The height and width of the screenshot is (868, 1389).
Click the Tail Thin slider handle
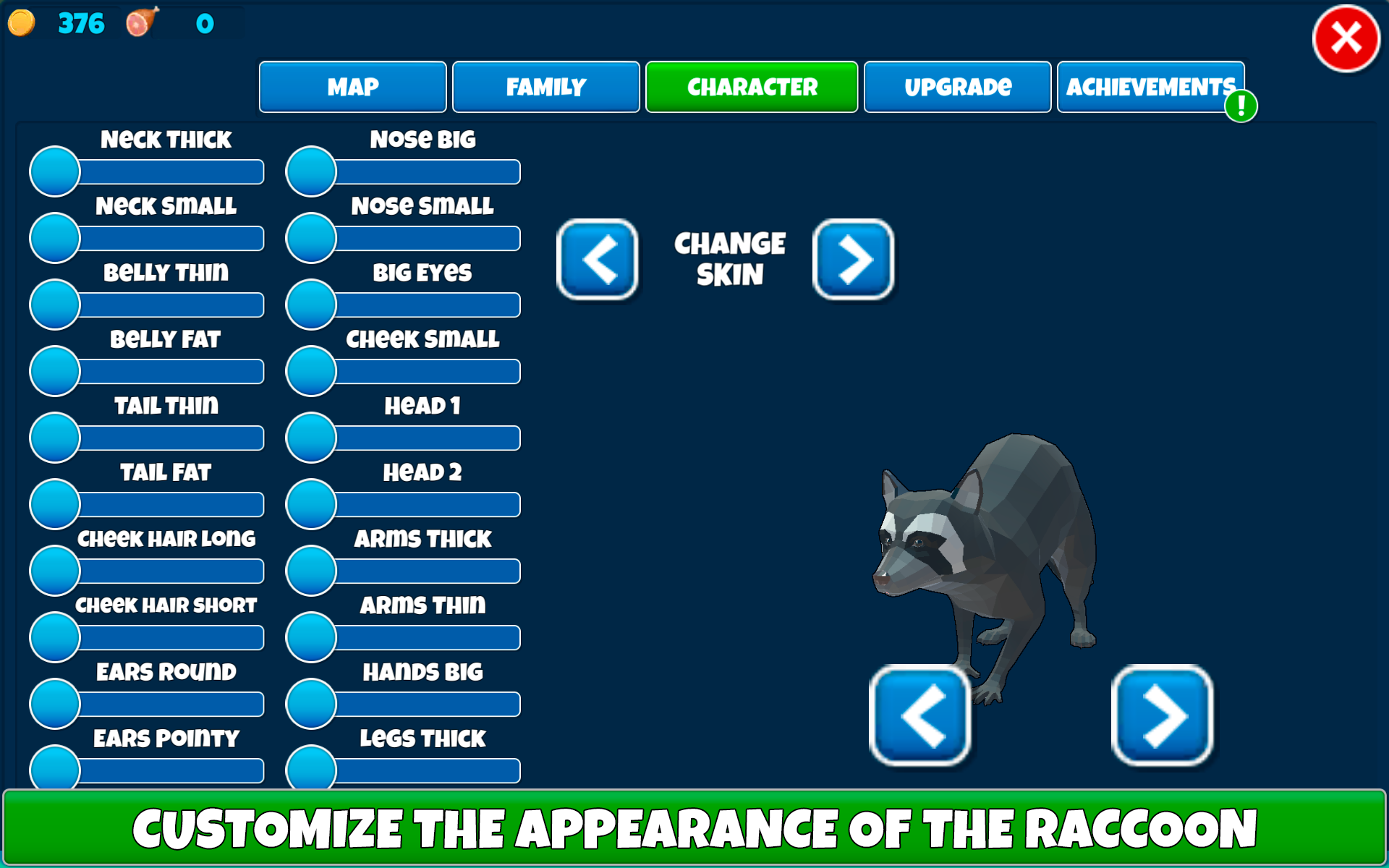point(54,438)
